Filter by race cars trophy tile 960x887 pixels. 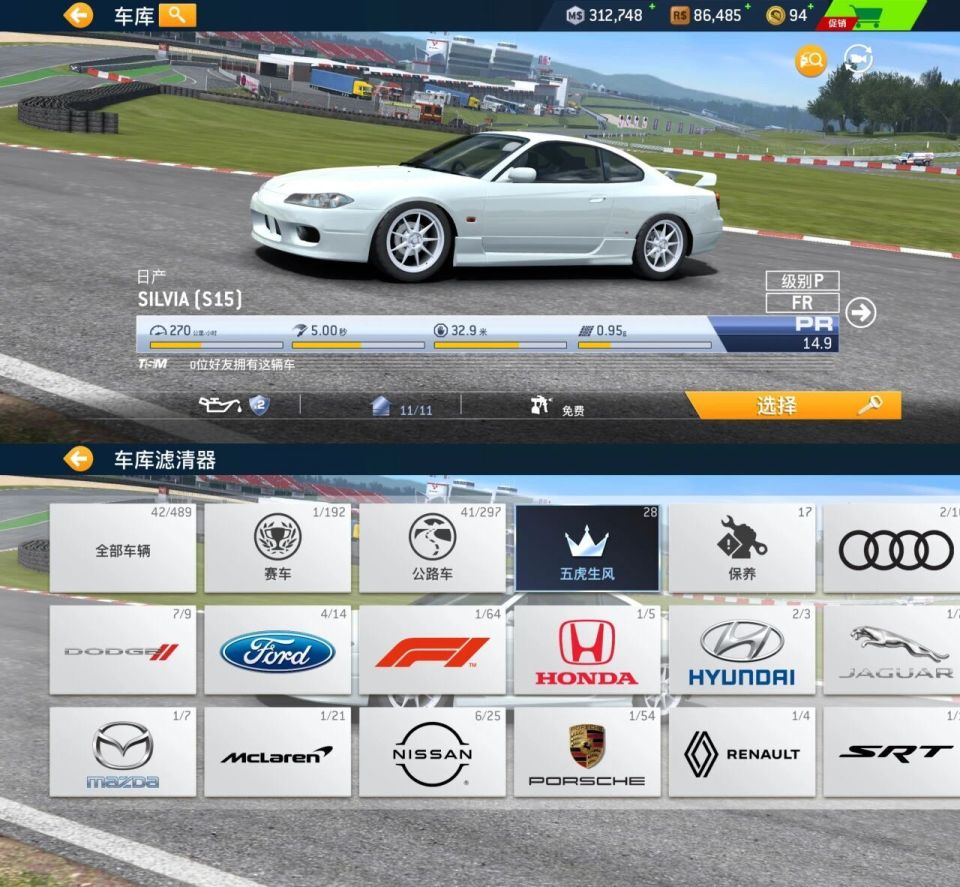pyautogui.click(x=278, y=549)
